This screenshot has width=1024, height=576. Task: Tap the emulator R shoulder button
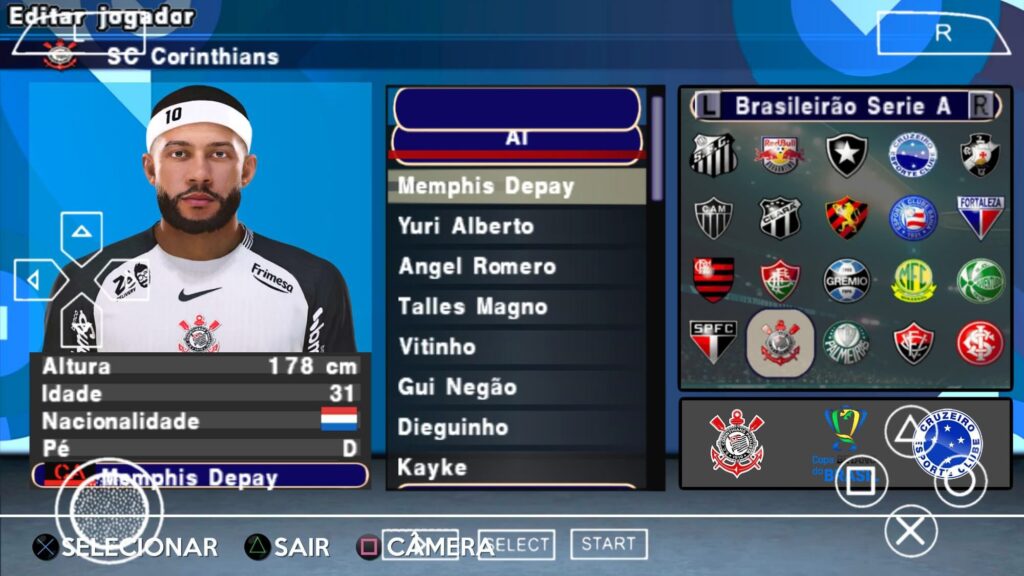pyautogui.click(x=943, y=33)
